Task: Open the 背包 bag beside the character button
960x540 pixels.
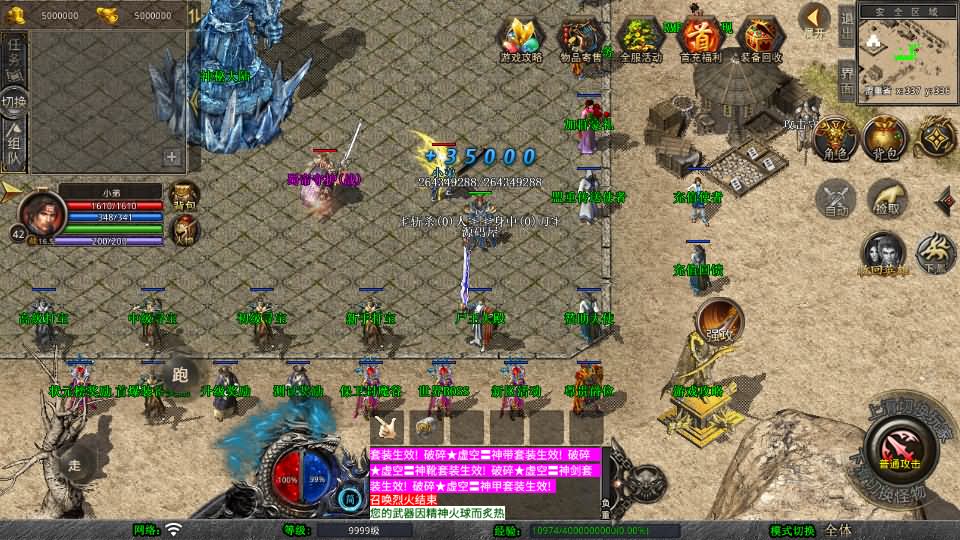Action: point(884,138)
